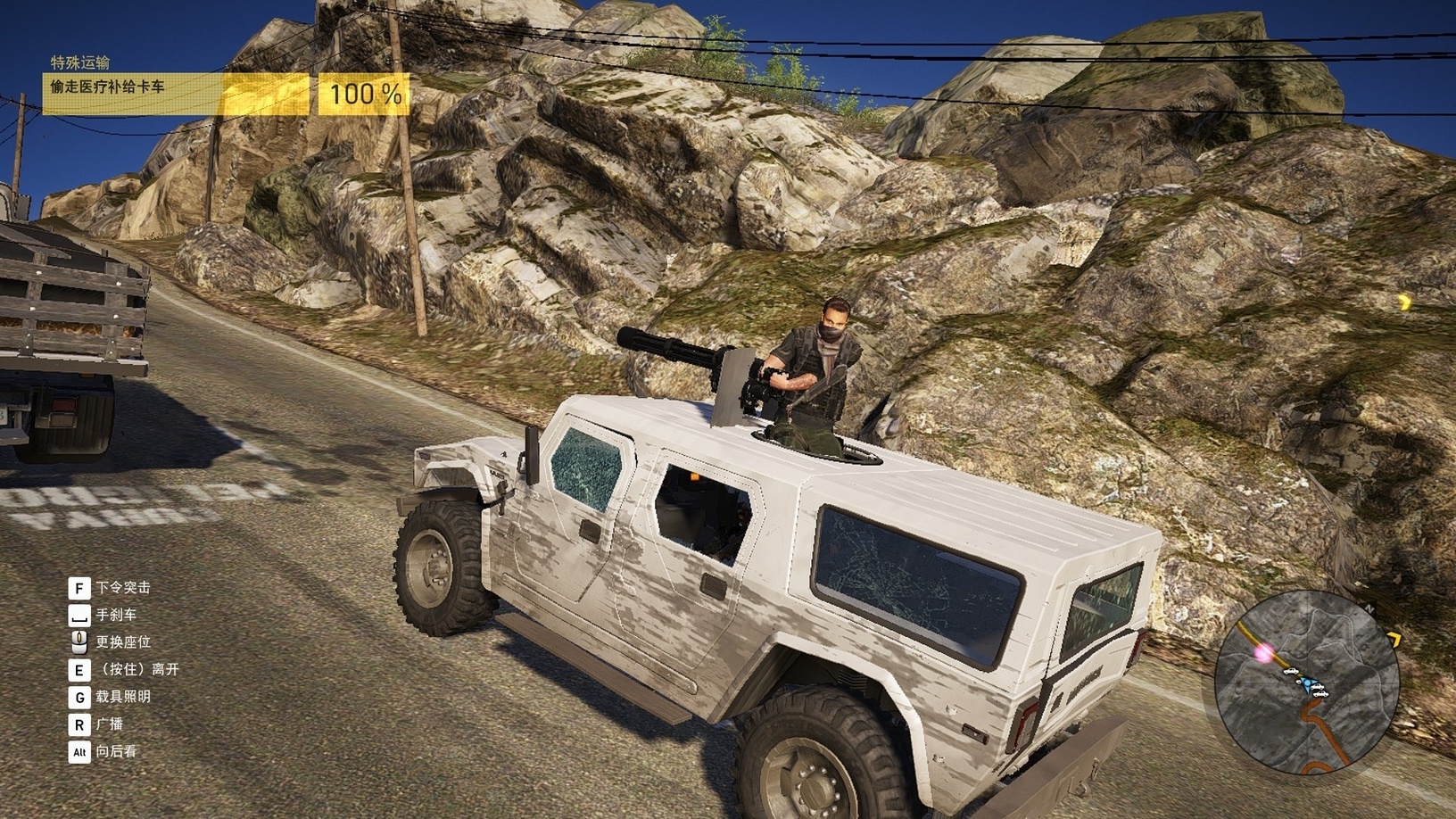Select the pink objective marker on the minimap
The height and width of the screenshot is (819, 1456).
pos(1263,654)
